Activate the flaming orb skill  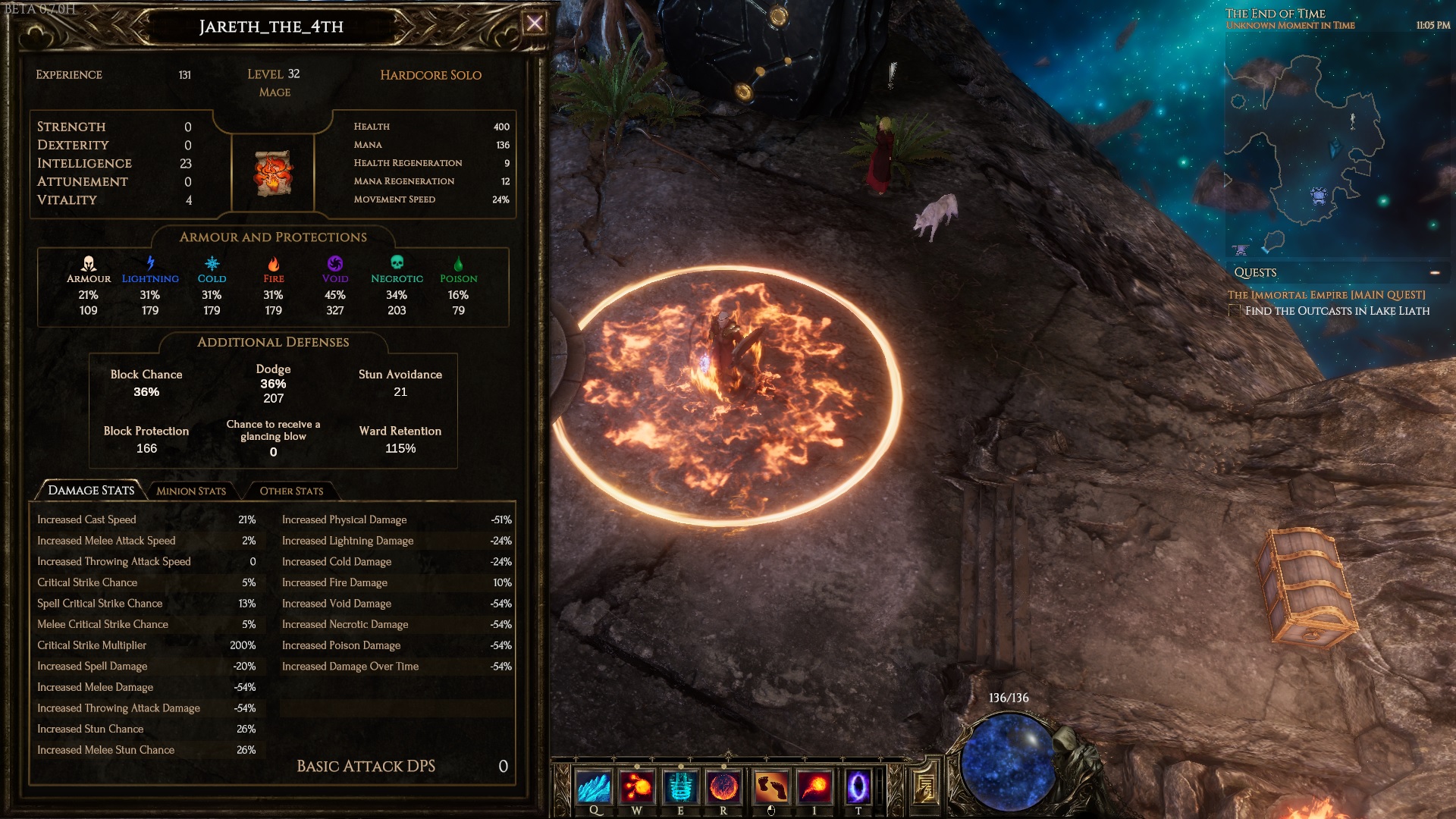723,787
